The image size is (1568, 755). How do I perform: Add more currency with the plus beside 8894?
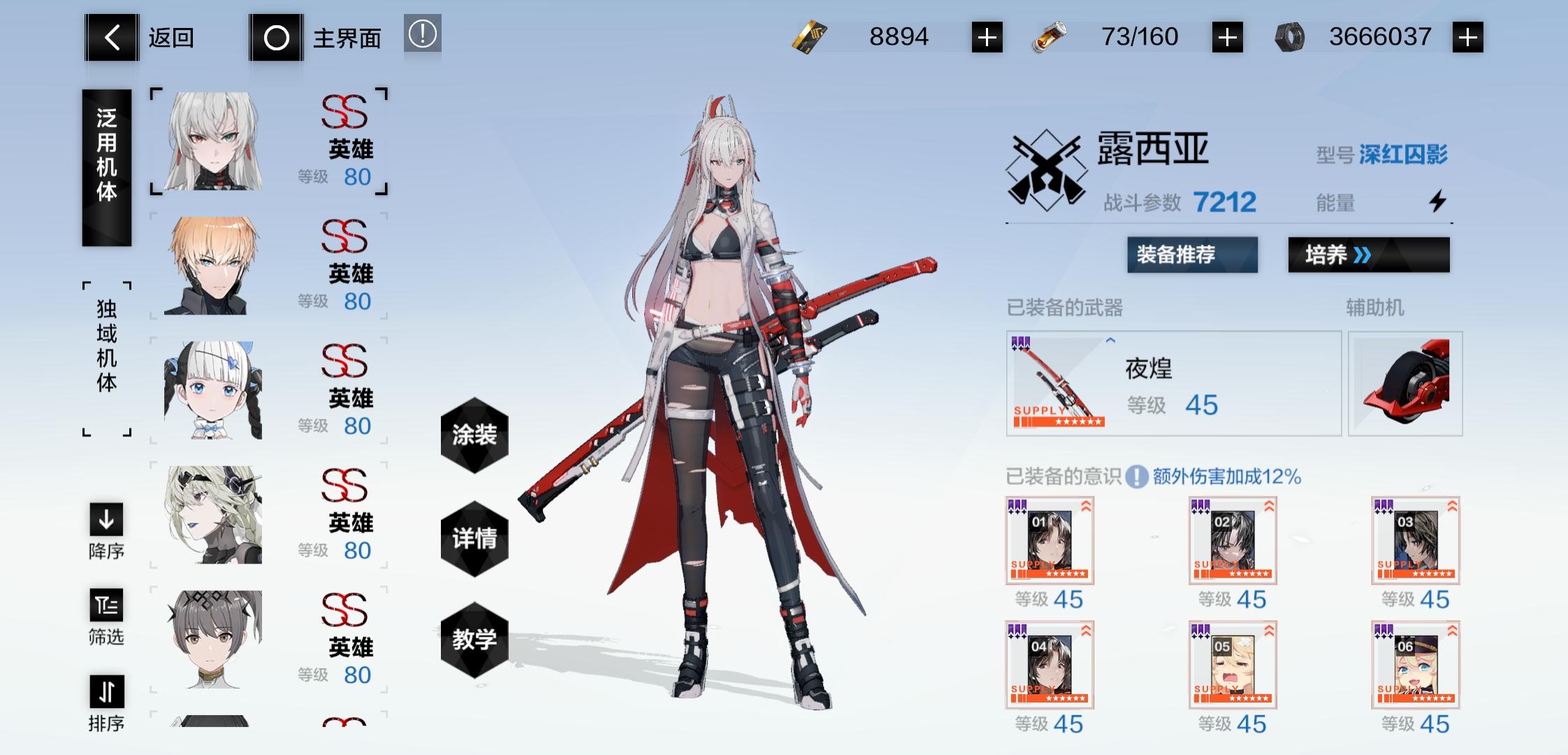click(987, 37)
